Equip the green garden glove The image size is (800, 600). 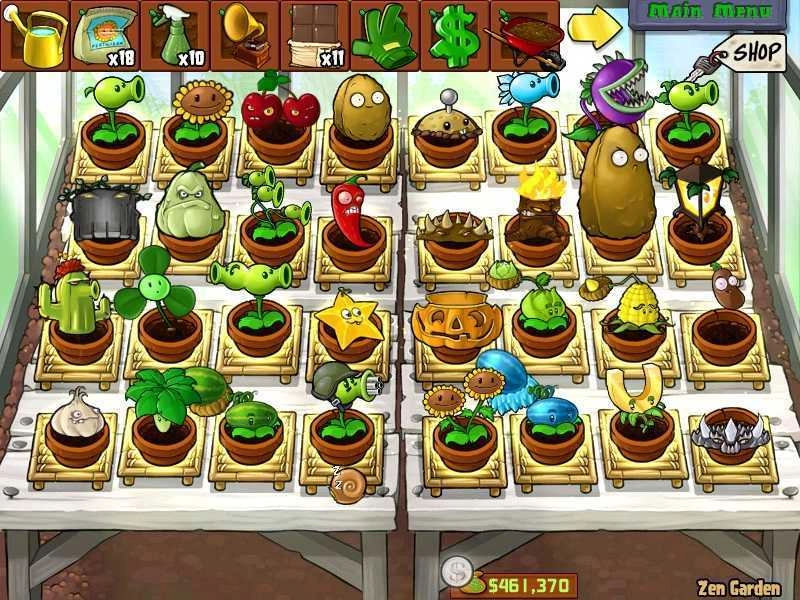pos(385,35)
